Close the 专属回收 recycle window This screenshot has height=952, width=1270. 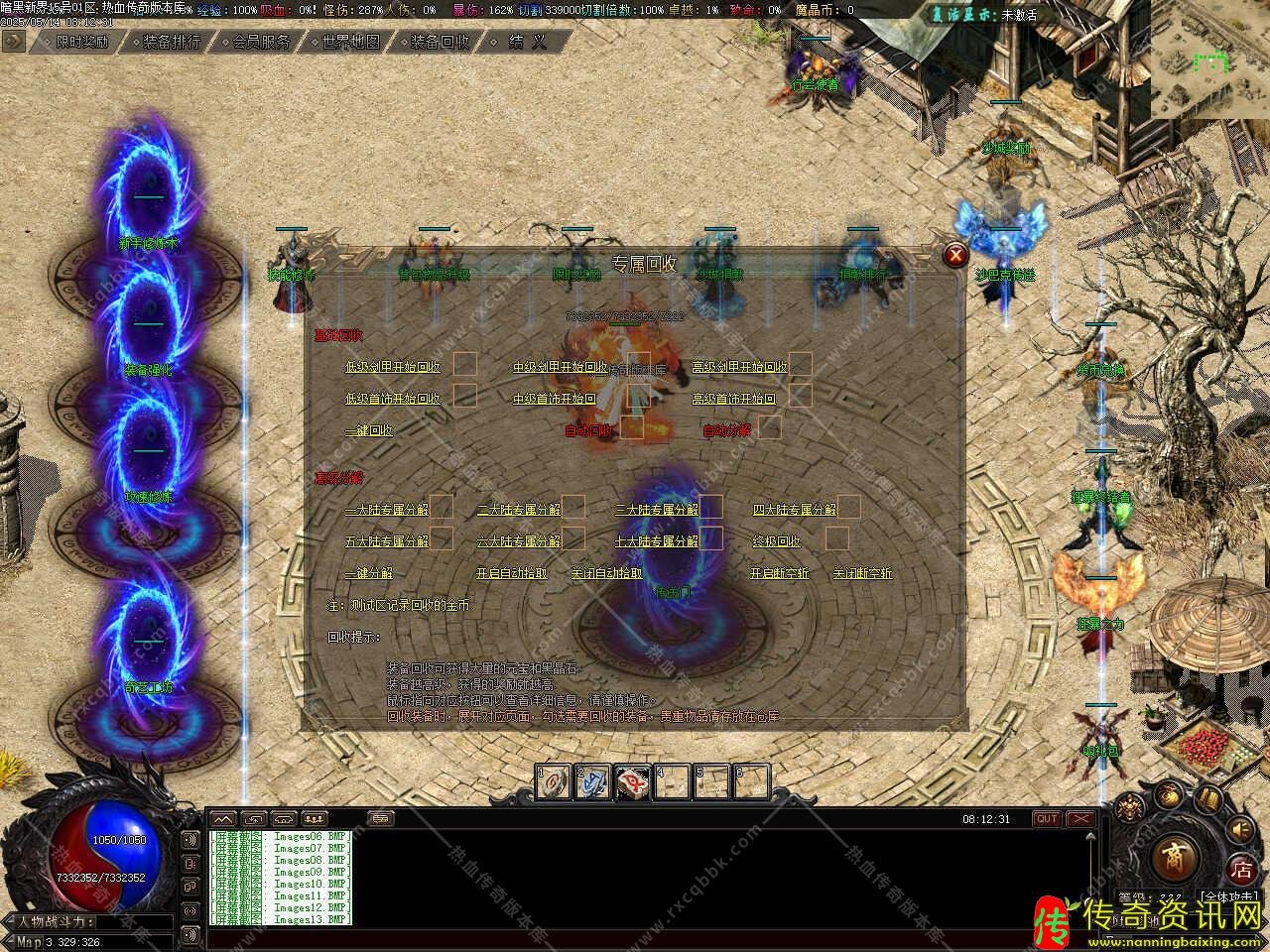955,255
